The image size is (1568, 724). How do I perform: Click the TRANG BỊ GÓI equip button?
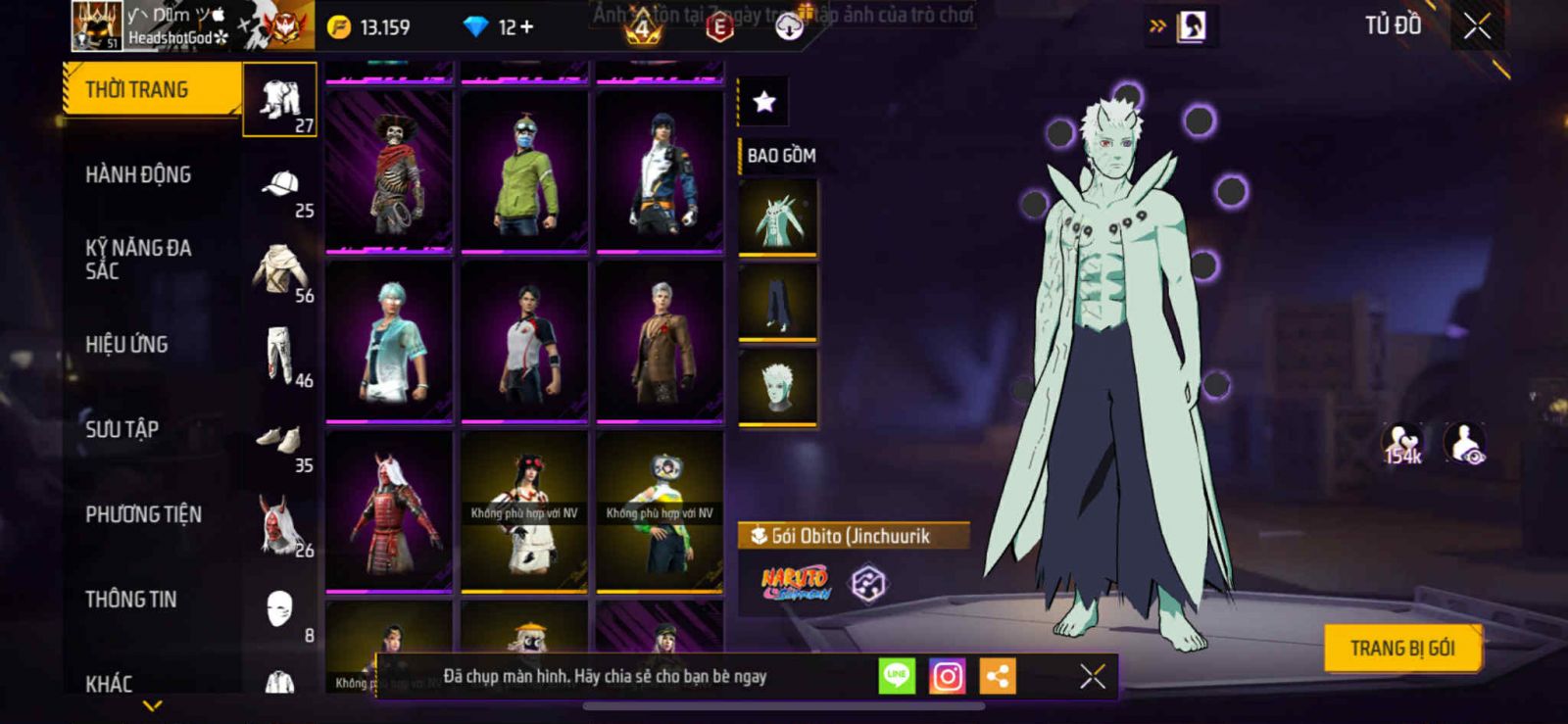(x=1401, y=648)
